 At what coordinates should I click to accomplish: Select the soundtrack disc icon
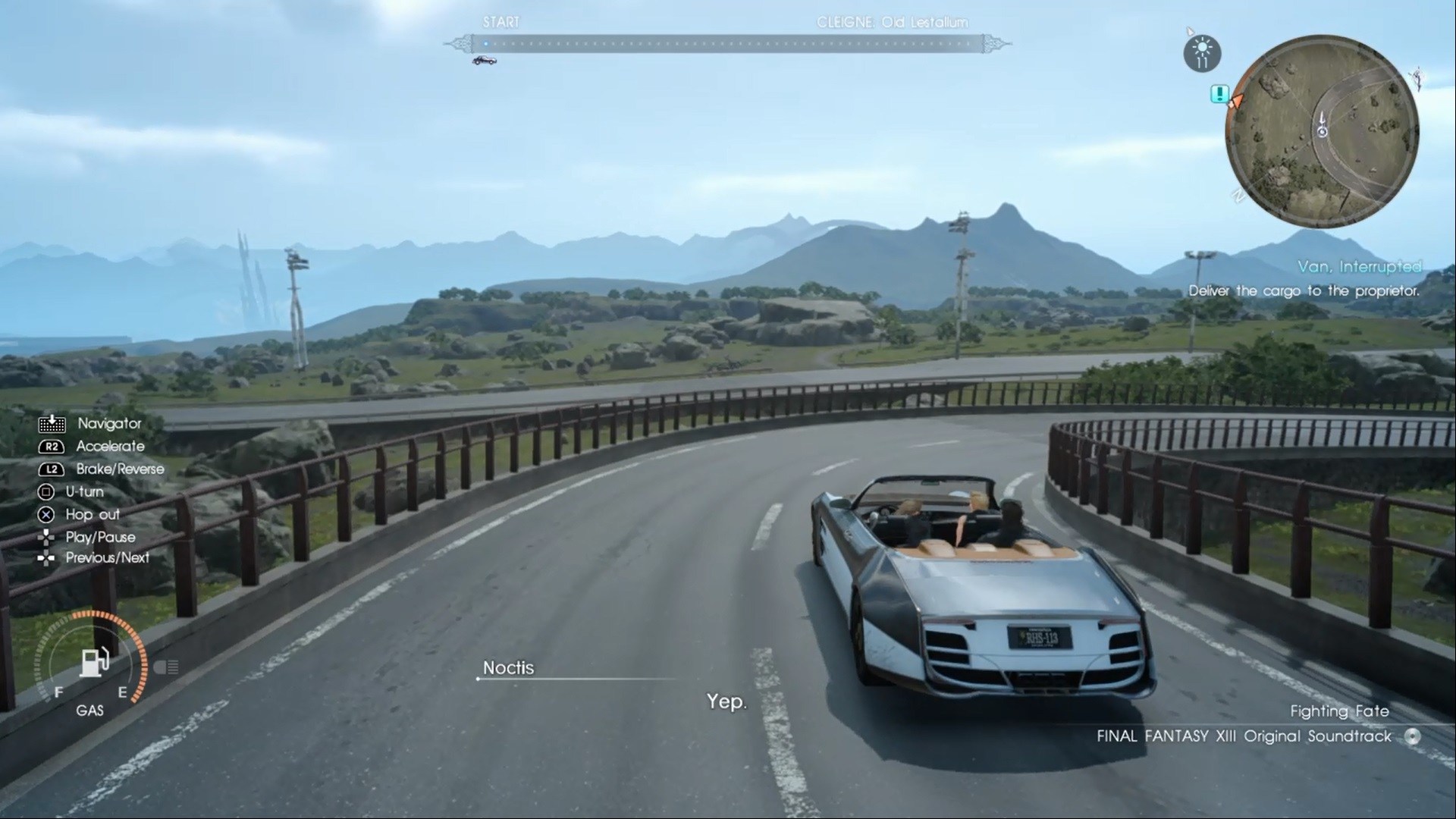[x=1412, y=736]
